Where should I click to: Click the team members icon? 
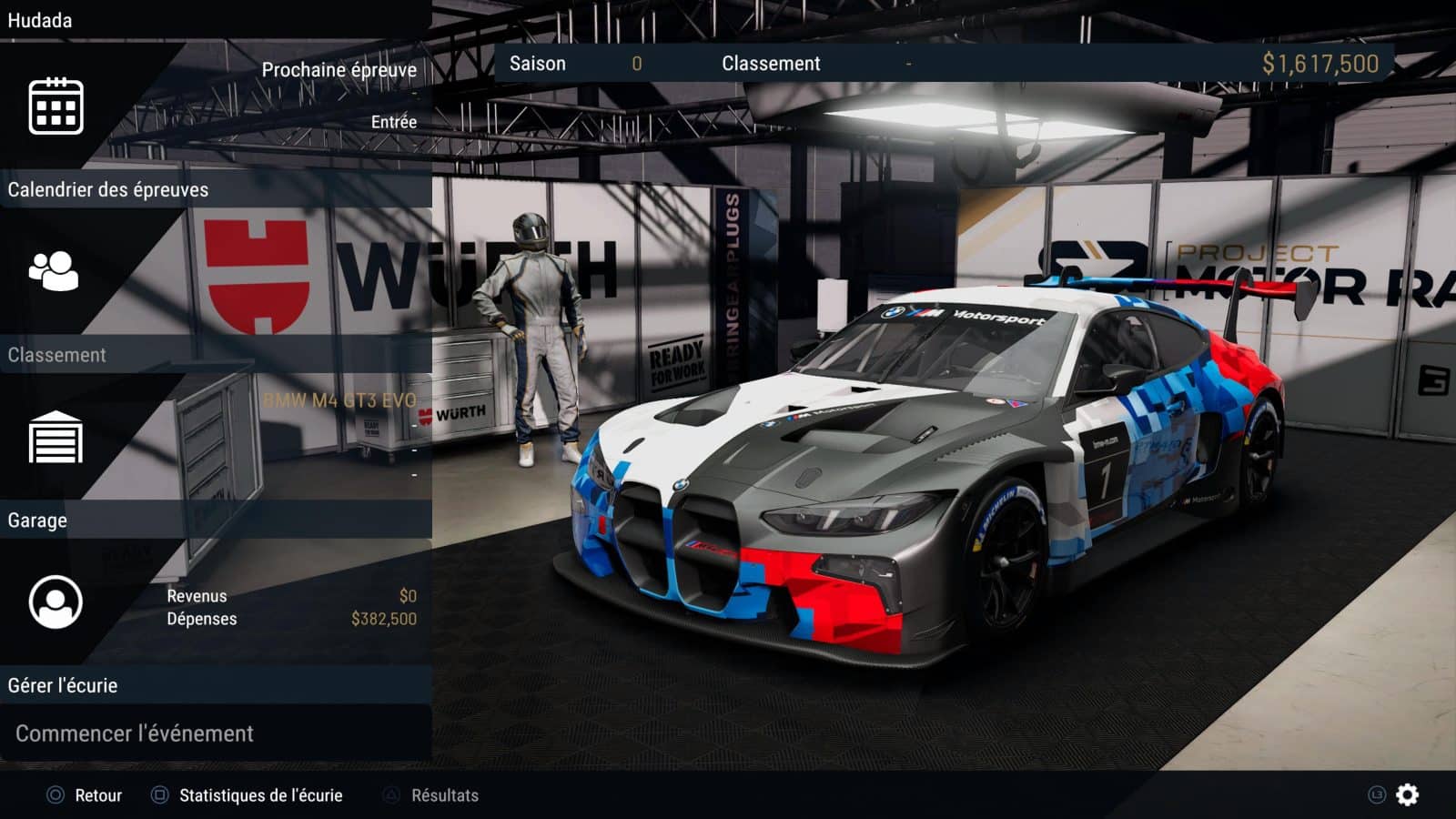coord(54,271)
